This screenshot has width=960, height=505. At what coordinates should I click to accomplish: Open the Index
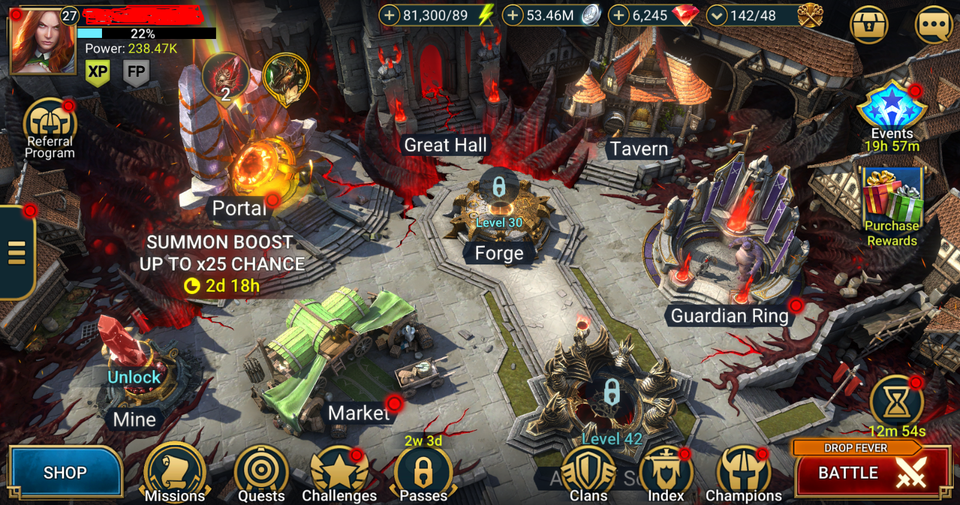tap(665, 471)
